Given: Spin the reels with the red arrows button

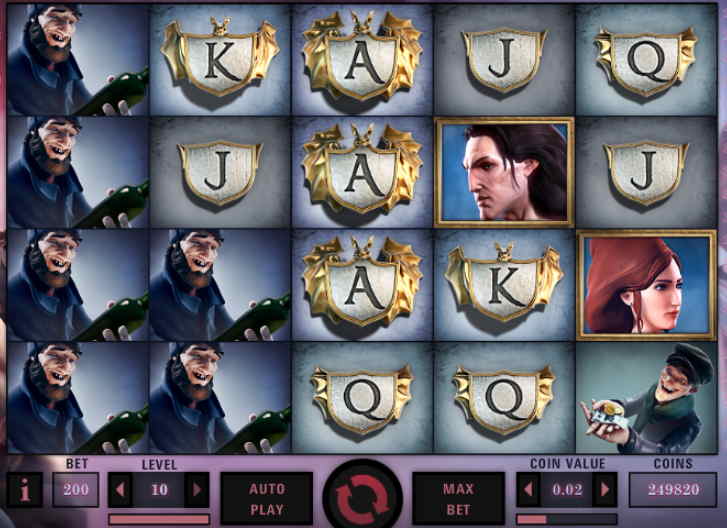Looking at the screenshot, I should [363, 495].
